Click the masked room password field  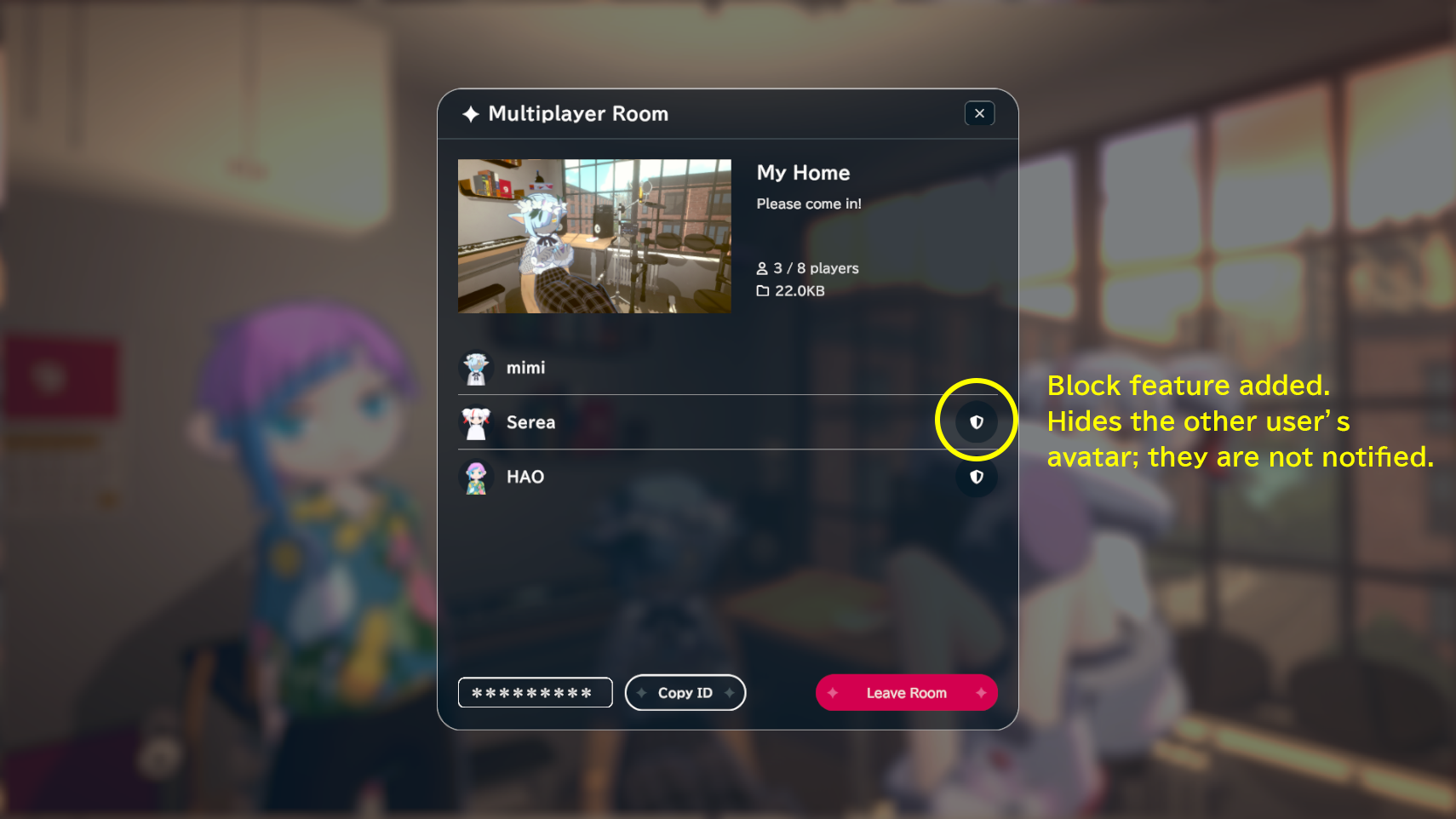535,692
